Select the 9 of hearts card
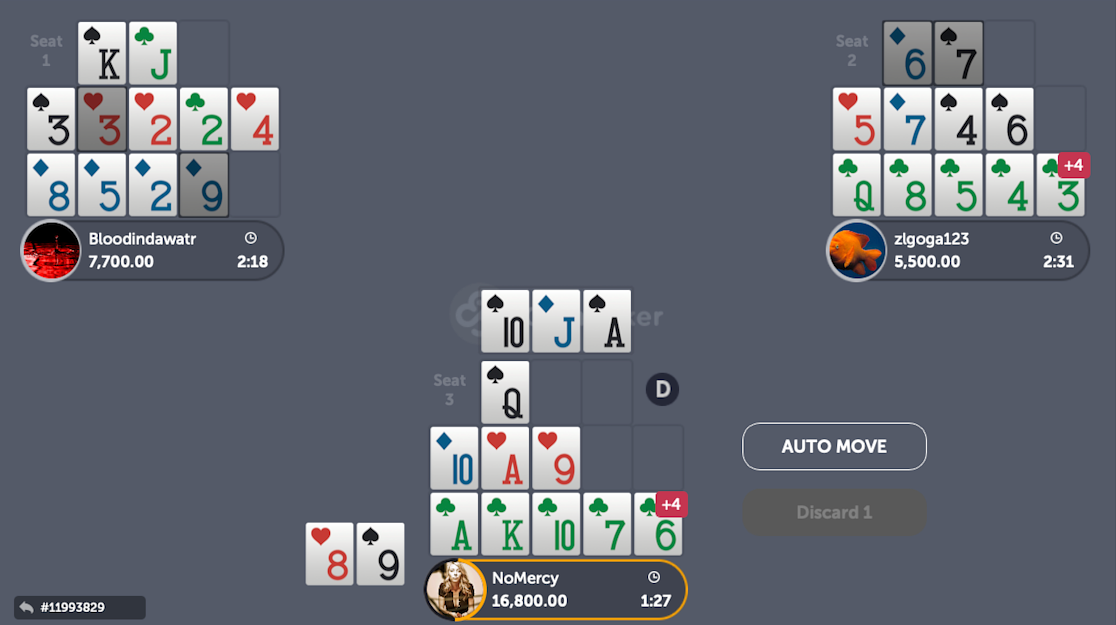The height and width of the screenshot is (625, 1116). pyautogui.click(x=556, y=458)
